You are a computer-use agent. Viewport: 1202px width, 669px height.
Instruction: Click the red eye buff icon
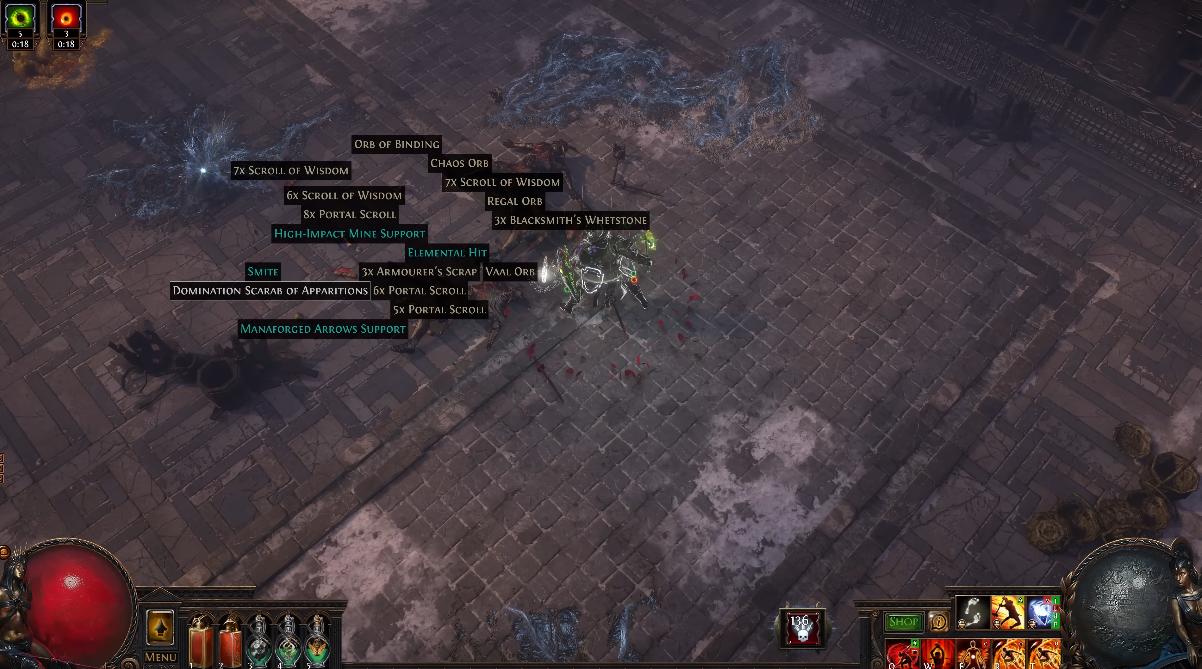click(66, 18)
